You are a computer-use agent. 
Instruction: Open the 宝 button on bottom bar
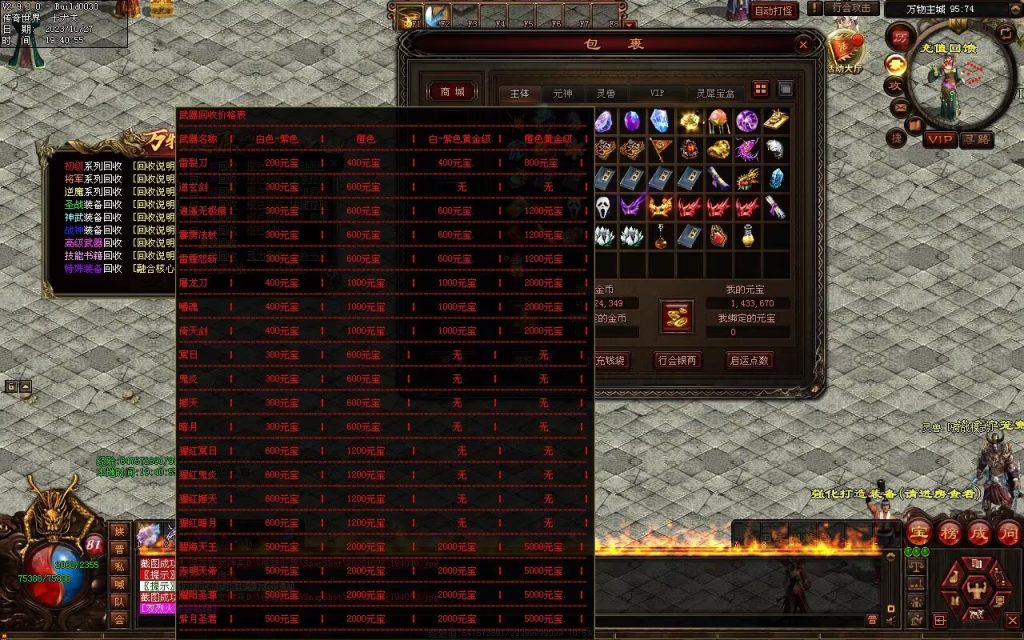[918, 532]
